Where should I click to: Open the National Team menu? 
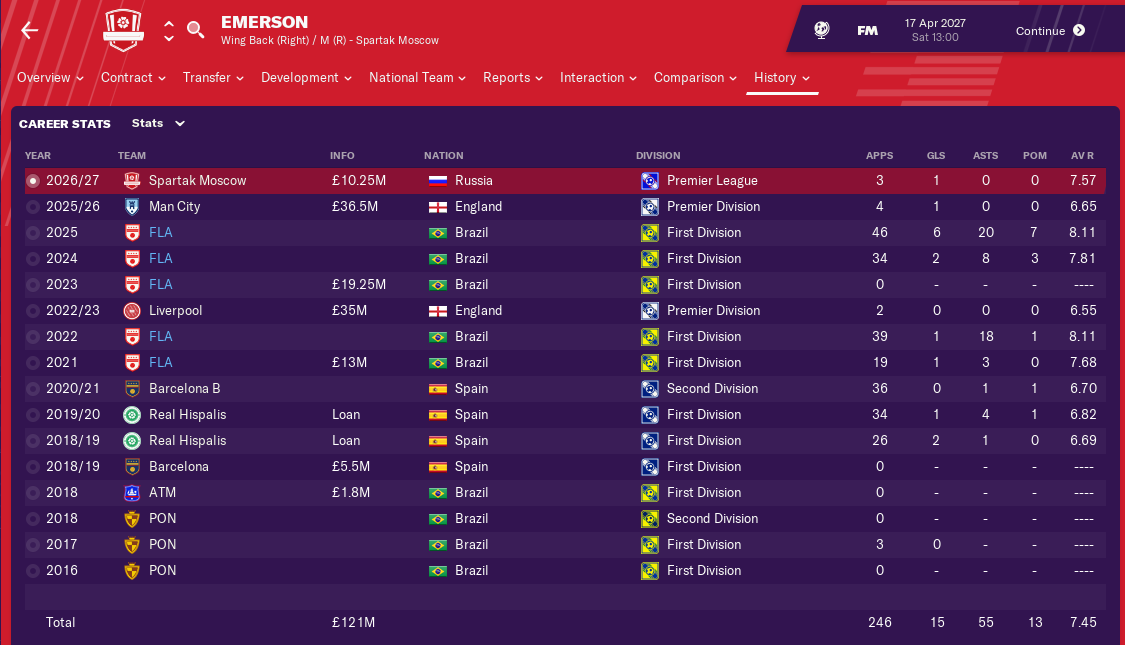coord(417,78)
